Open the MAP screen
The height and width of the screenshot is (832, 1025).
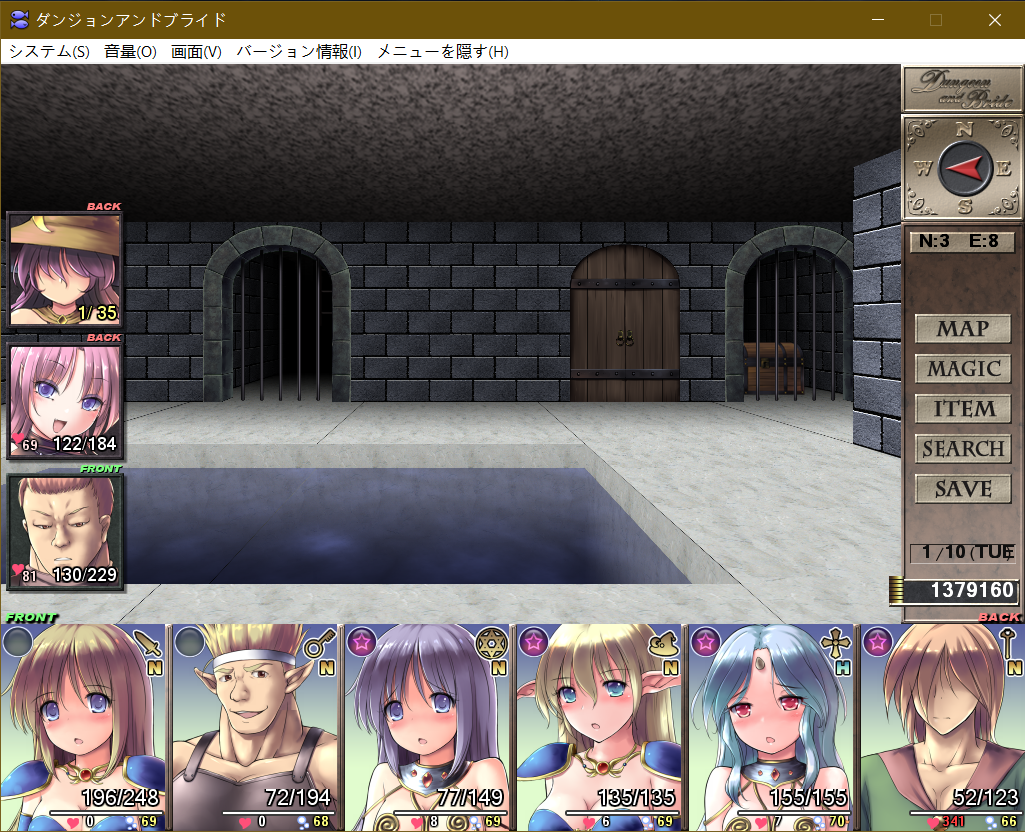click(962, 329)
